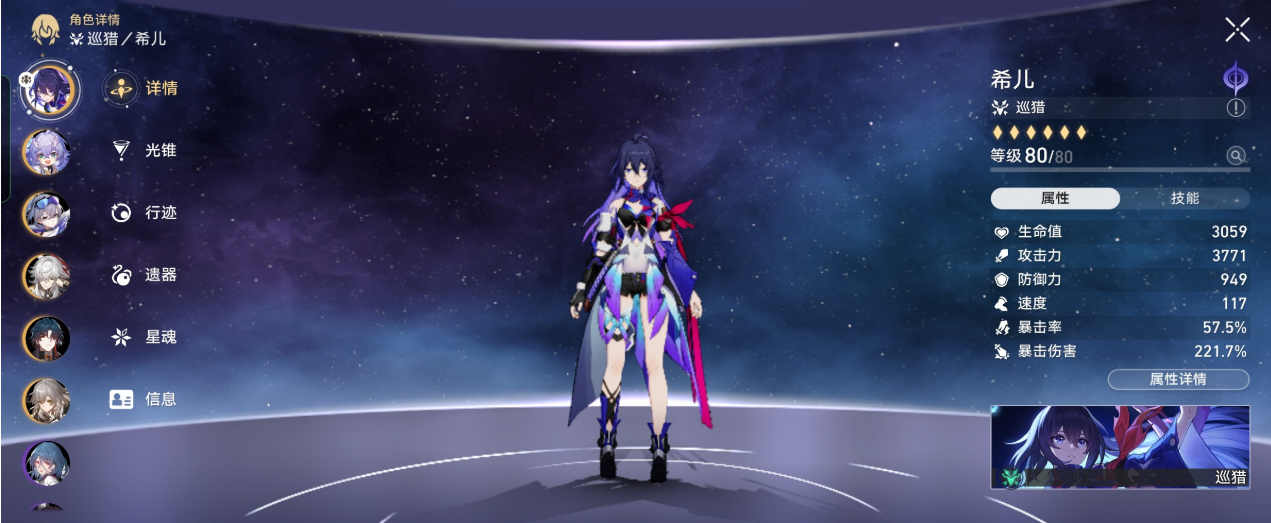Open the equipped light cone artwork thumbnail
The image size is (1271, 523).
coord(1120,447)
